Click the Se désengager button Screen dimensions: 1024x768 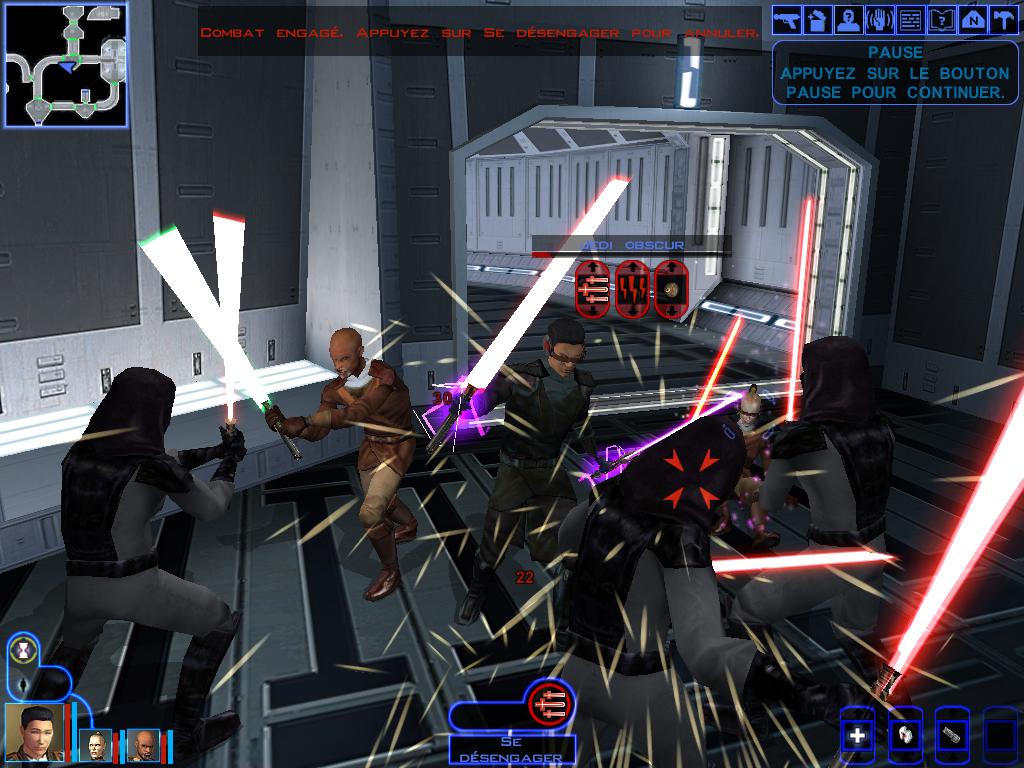click(x=511, y=750)
